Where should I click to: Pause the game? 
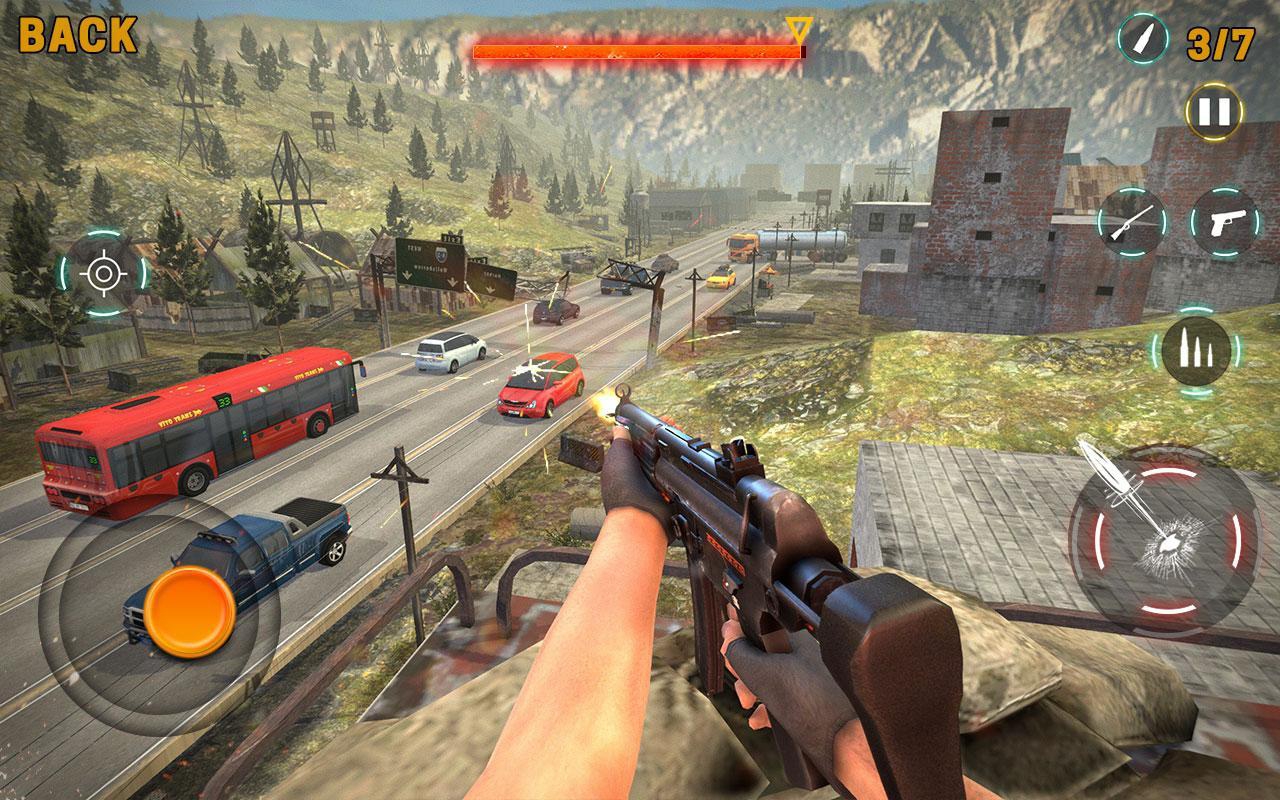[1214, 111]
